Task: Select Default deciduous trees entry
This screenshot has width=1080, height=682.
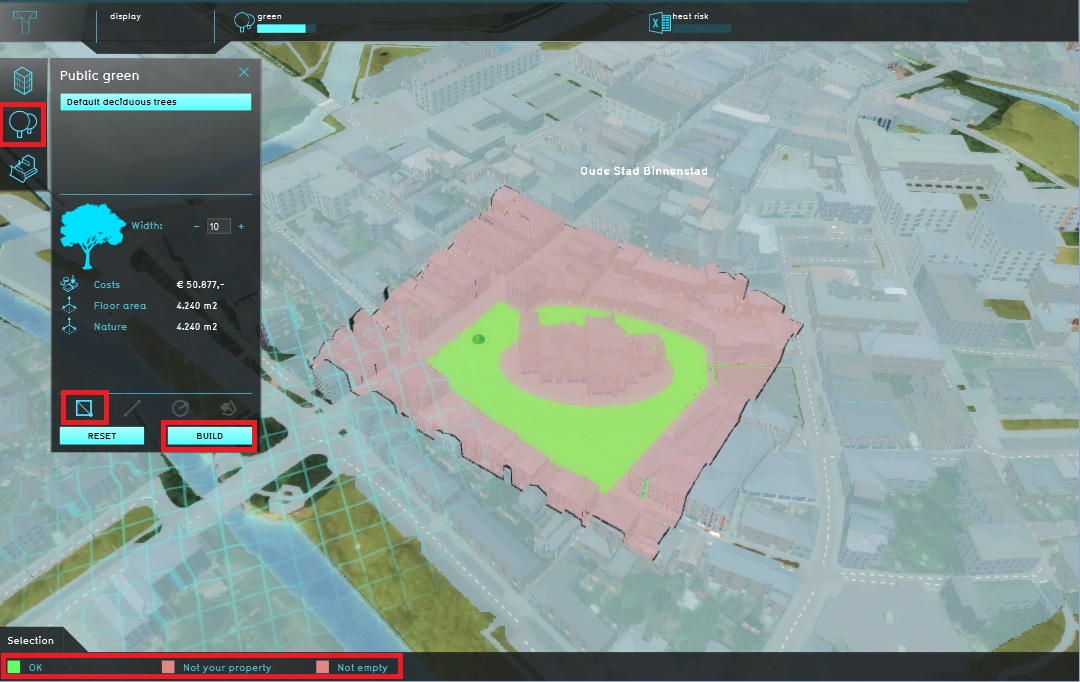Action: 155,102
